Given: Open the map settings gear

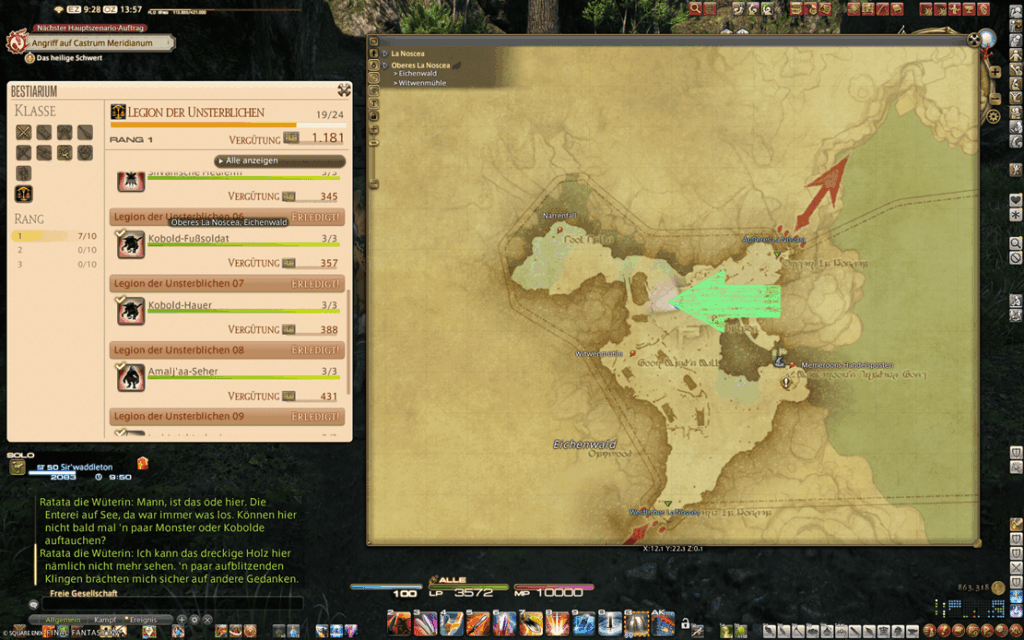Looking at the screenshot, I should point(993,117).
